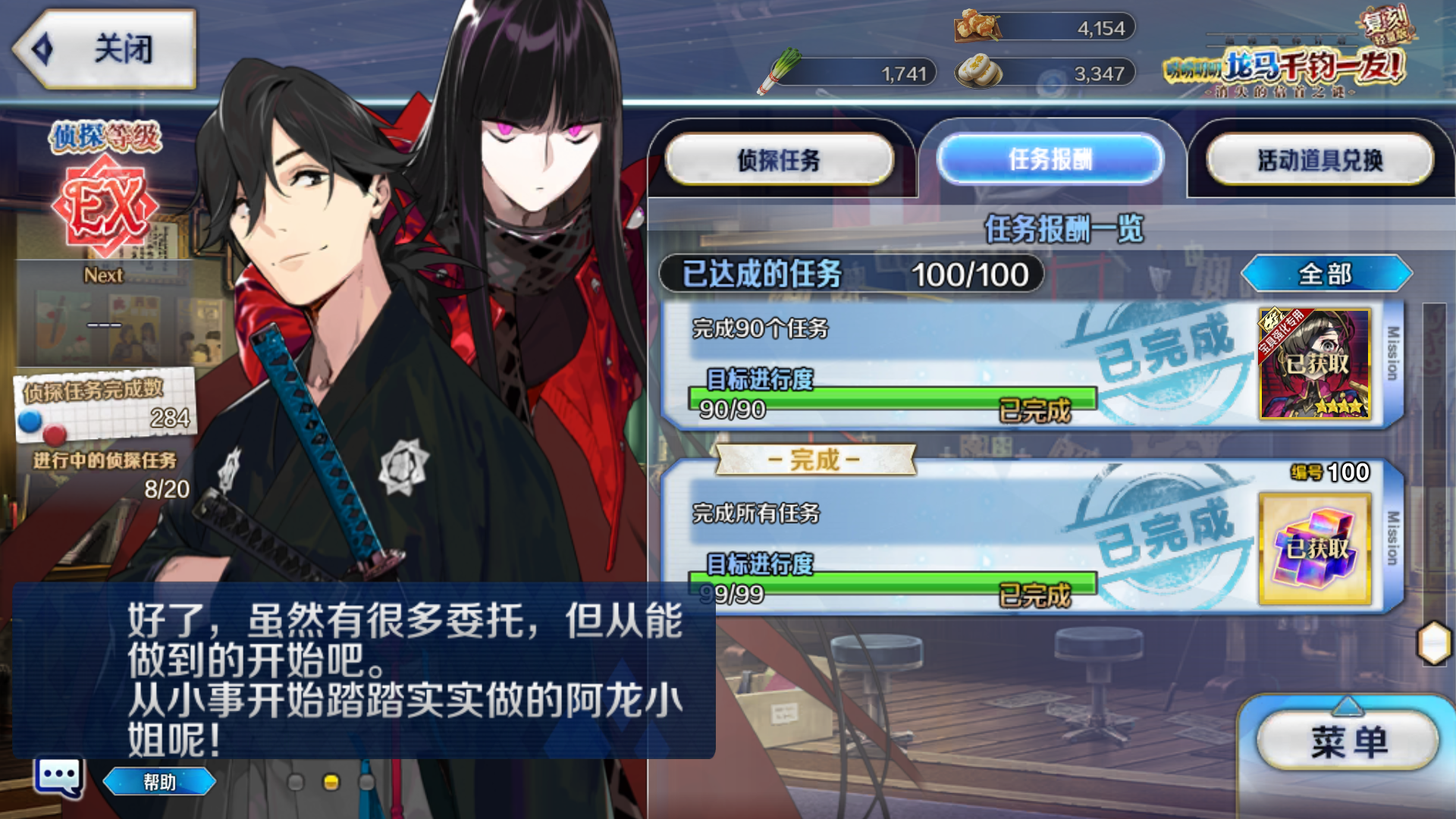This screenshot has width=1456, height=819.
Task: Grab the mission list scrollbar handle
Action: (x=1433, y=643)
